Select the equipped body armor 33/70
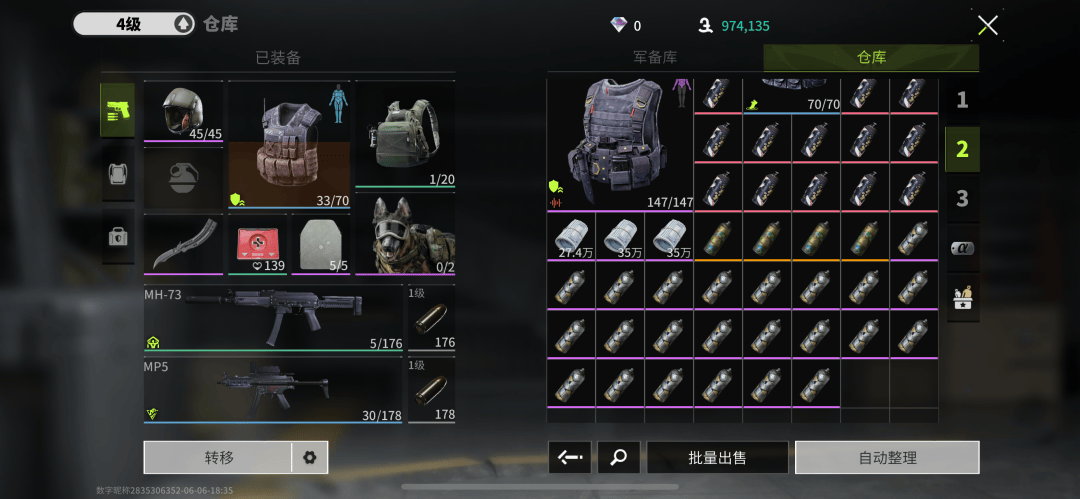This screenshot has height=499, width=1080. [x=290, y=144]
